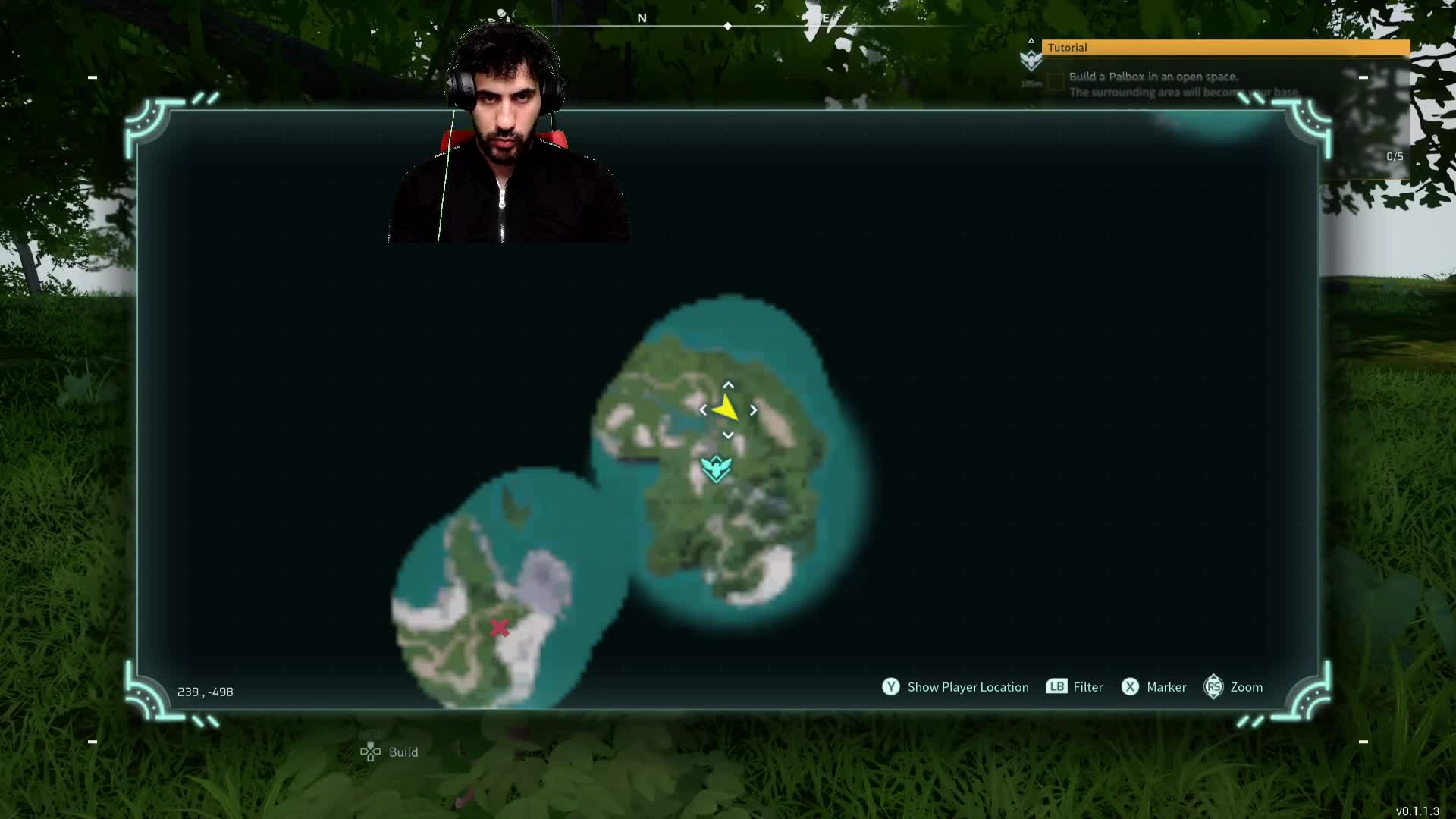
Task: Select the fast travel eagle statue icon on map
Action: click(716, 469)
